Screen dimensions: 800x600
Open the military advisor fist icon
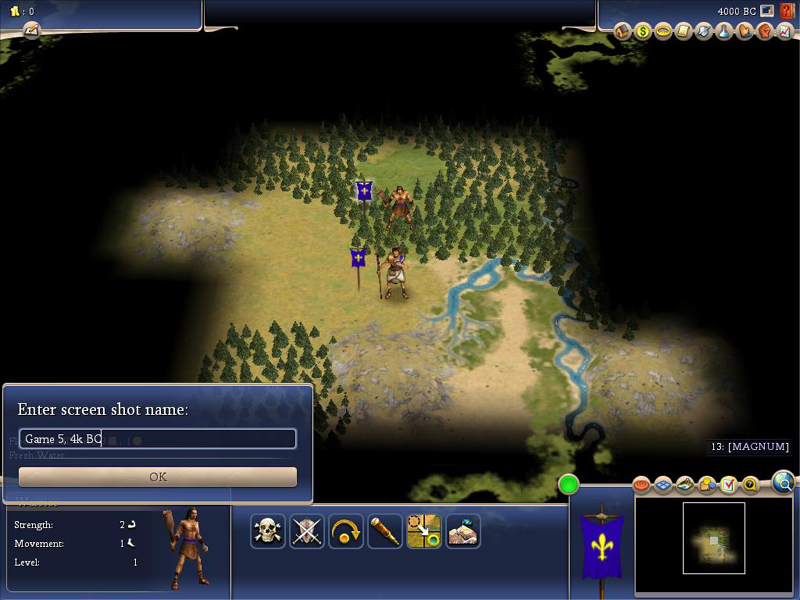click(765, 31)
